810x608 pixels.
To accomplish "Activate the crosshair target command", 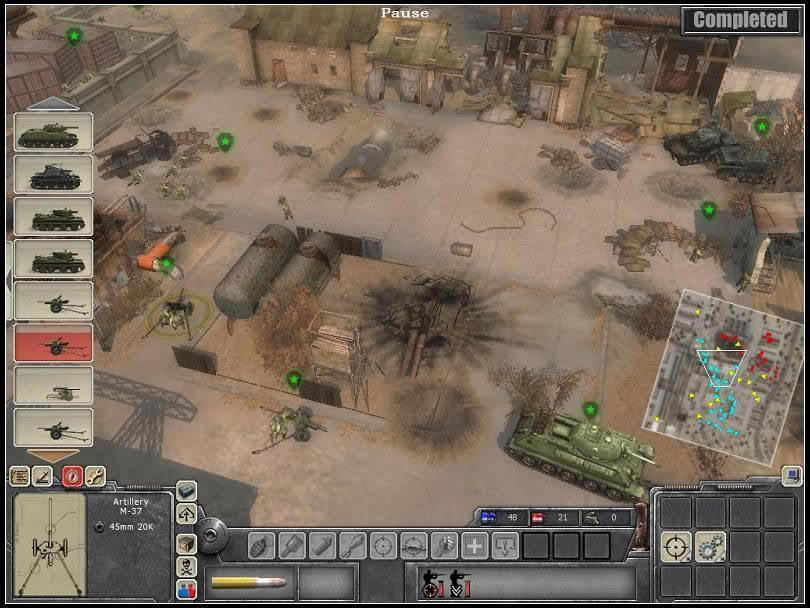I will (x=676, y=547).
